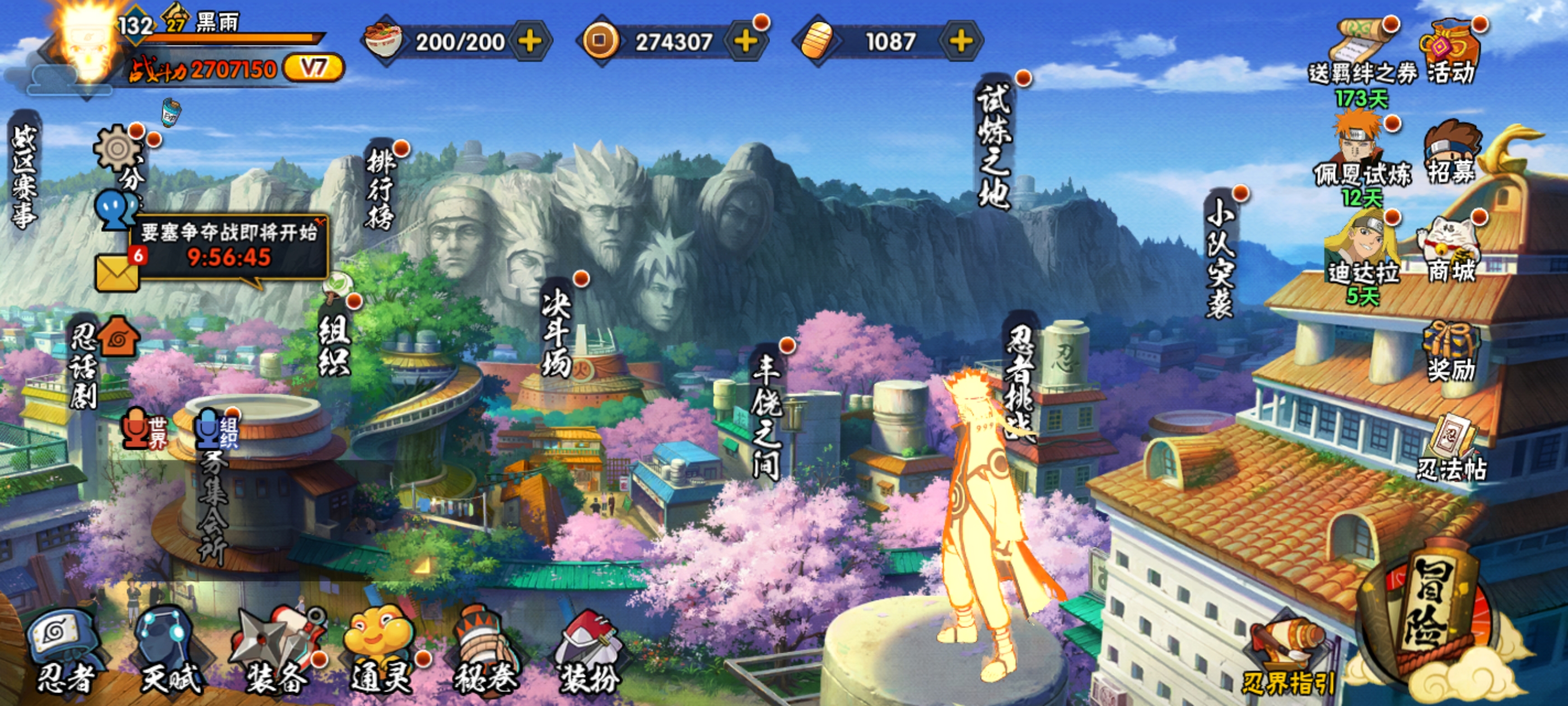This screenshot has height=706, width=1568.
Task: Open the 佩恩试炼 Pain trial event
Action: point(1362,155)
